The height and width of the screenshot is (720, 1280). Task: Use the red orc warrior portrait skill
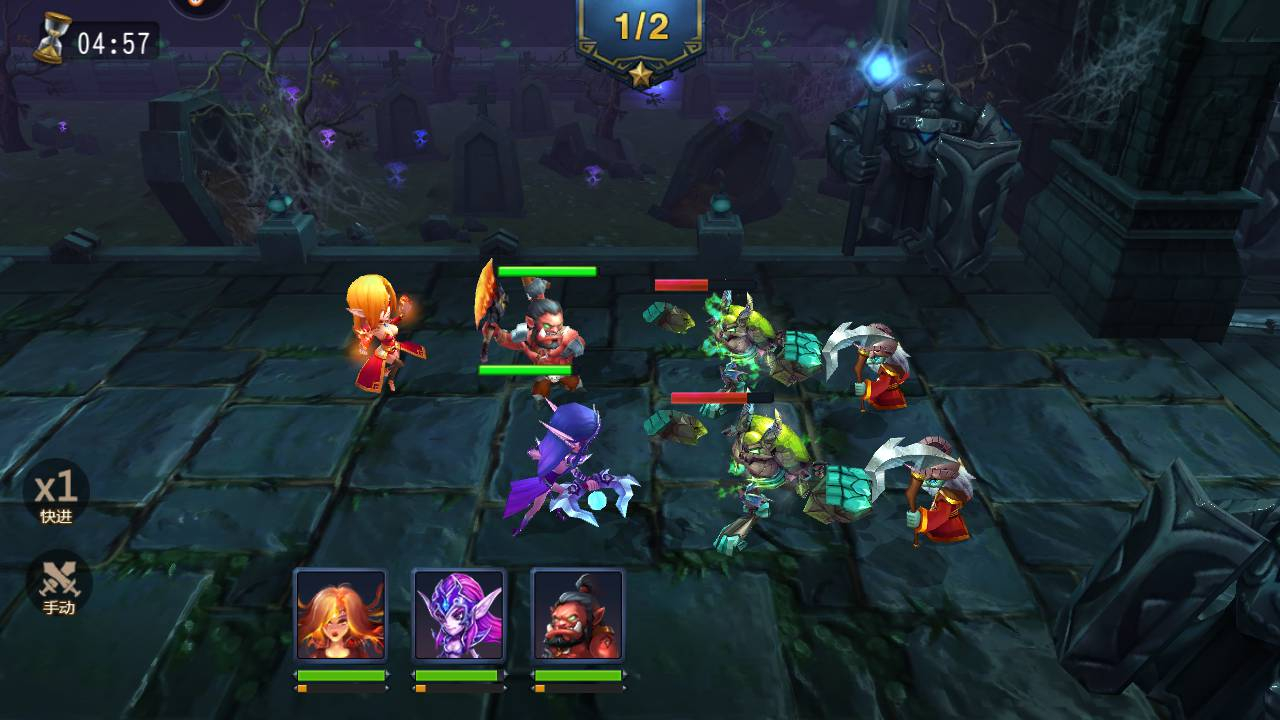click(x=578, y=616)
